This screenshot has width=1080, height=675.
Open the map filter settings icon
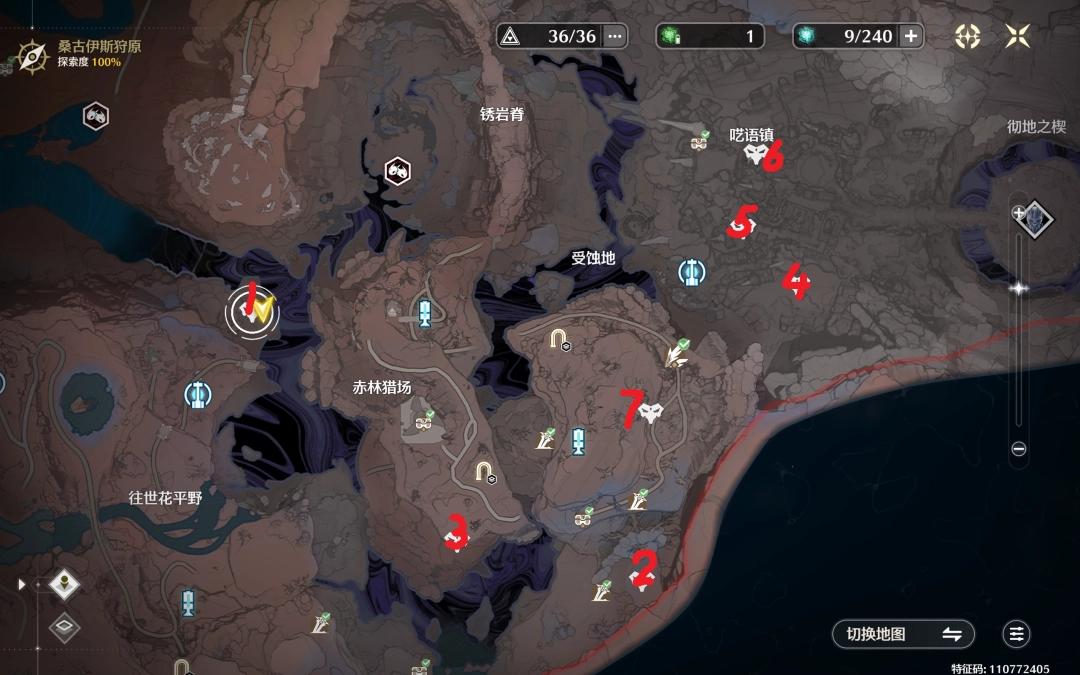coord(1017,634)
